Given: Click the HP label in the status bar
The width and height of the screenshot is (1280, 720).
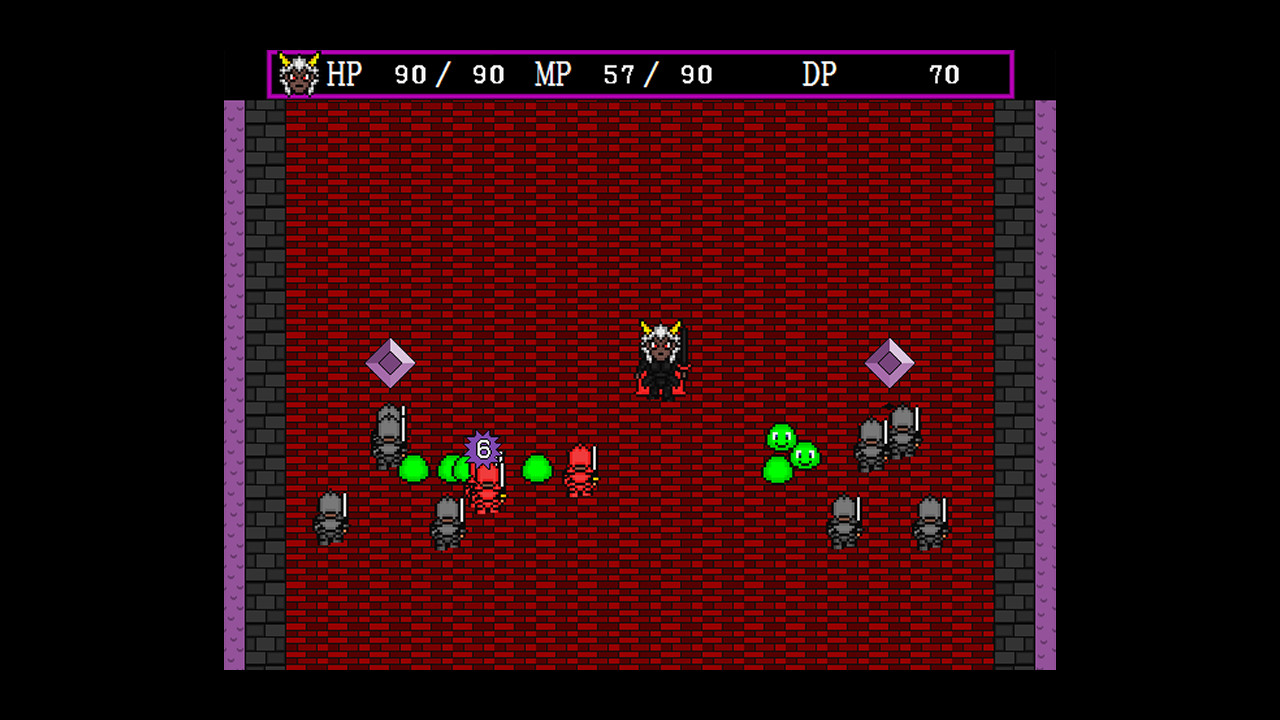Looking at the screenshot, I should 344,72.
